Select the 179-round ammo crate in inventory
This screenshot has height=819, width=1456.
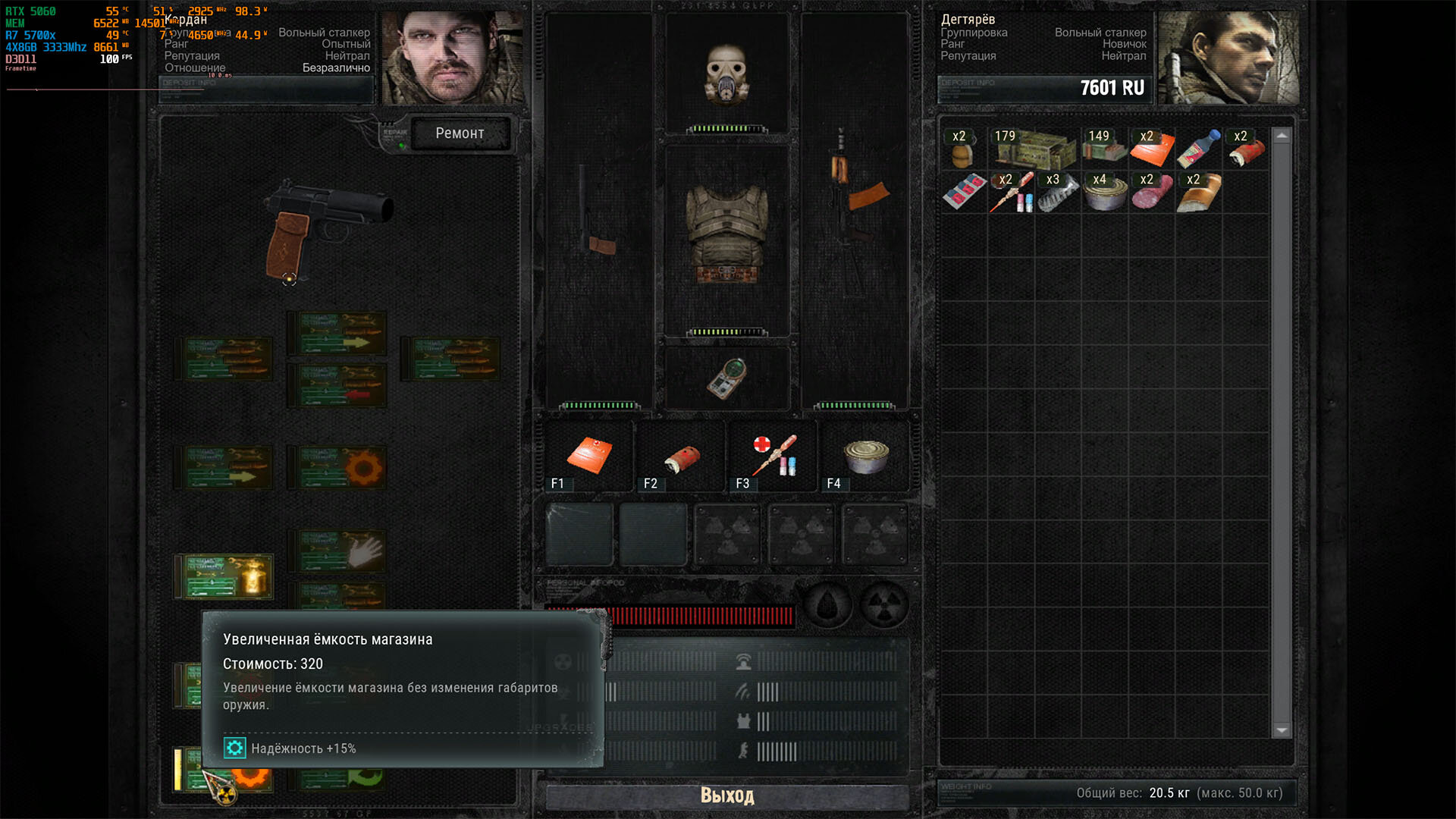click(x=1034, y=148)
